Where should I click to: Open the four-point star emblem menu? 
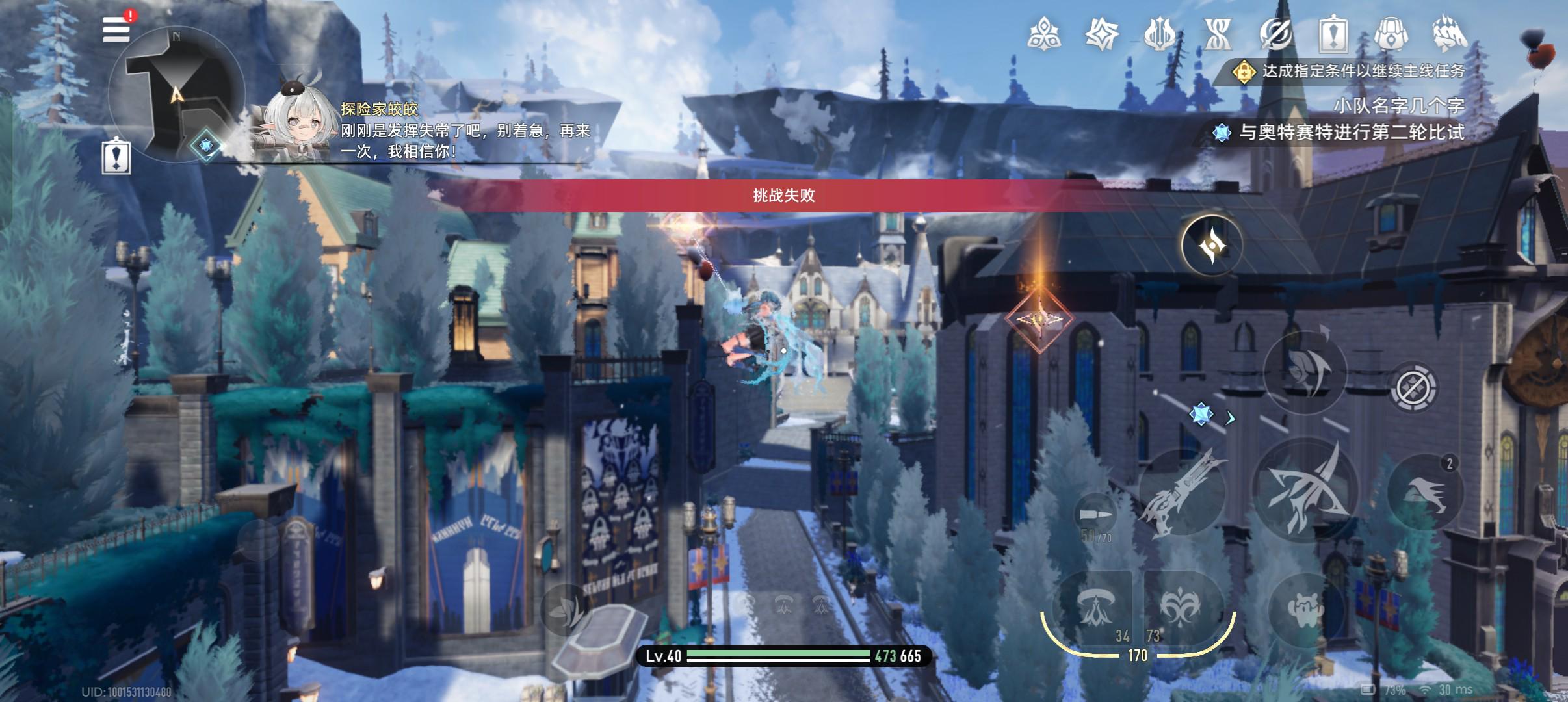[1102, 34]
